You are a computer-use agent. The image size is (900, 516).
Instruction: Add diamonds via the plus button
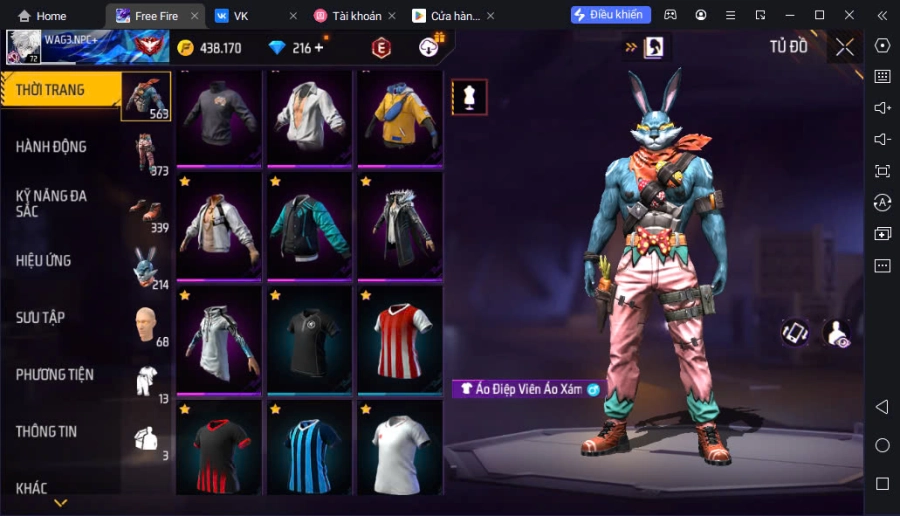(319, 47)
